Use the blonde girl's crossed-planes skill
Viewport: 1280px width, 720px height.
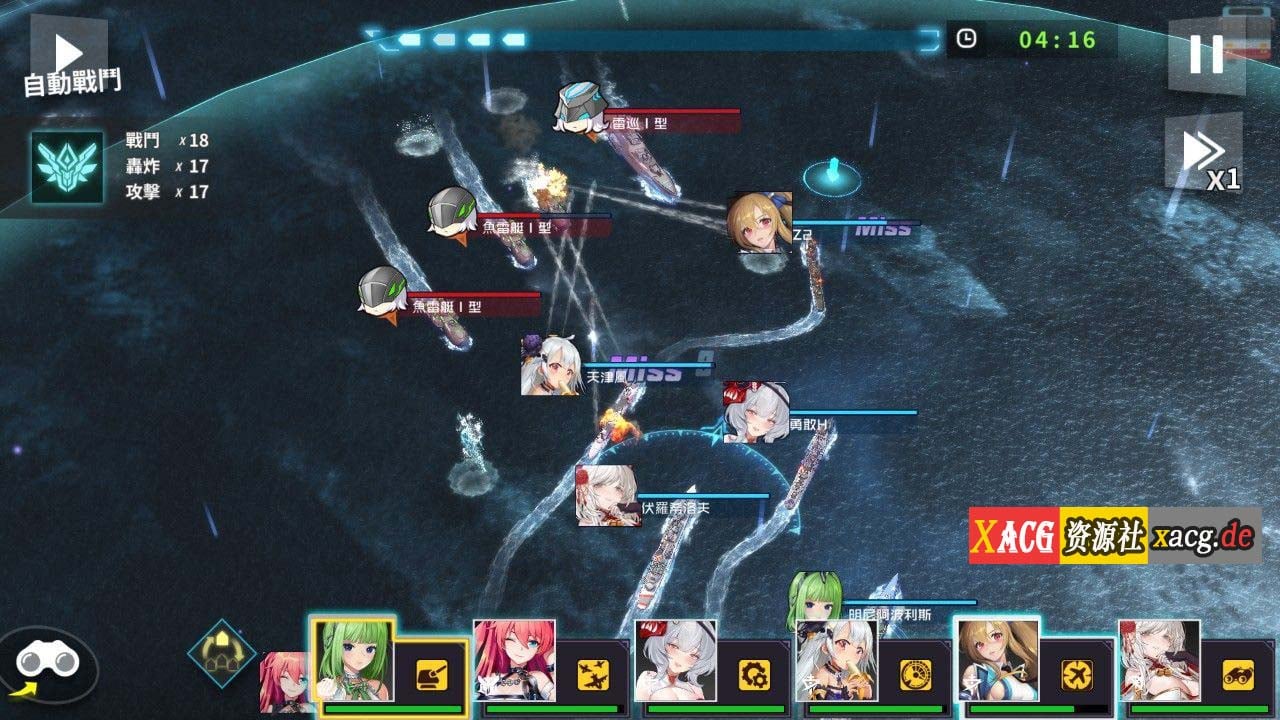(x=1076, y=675)
